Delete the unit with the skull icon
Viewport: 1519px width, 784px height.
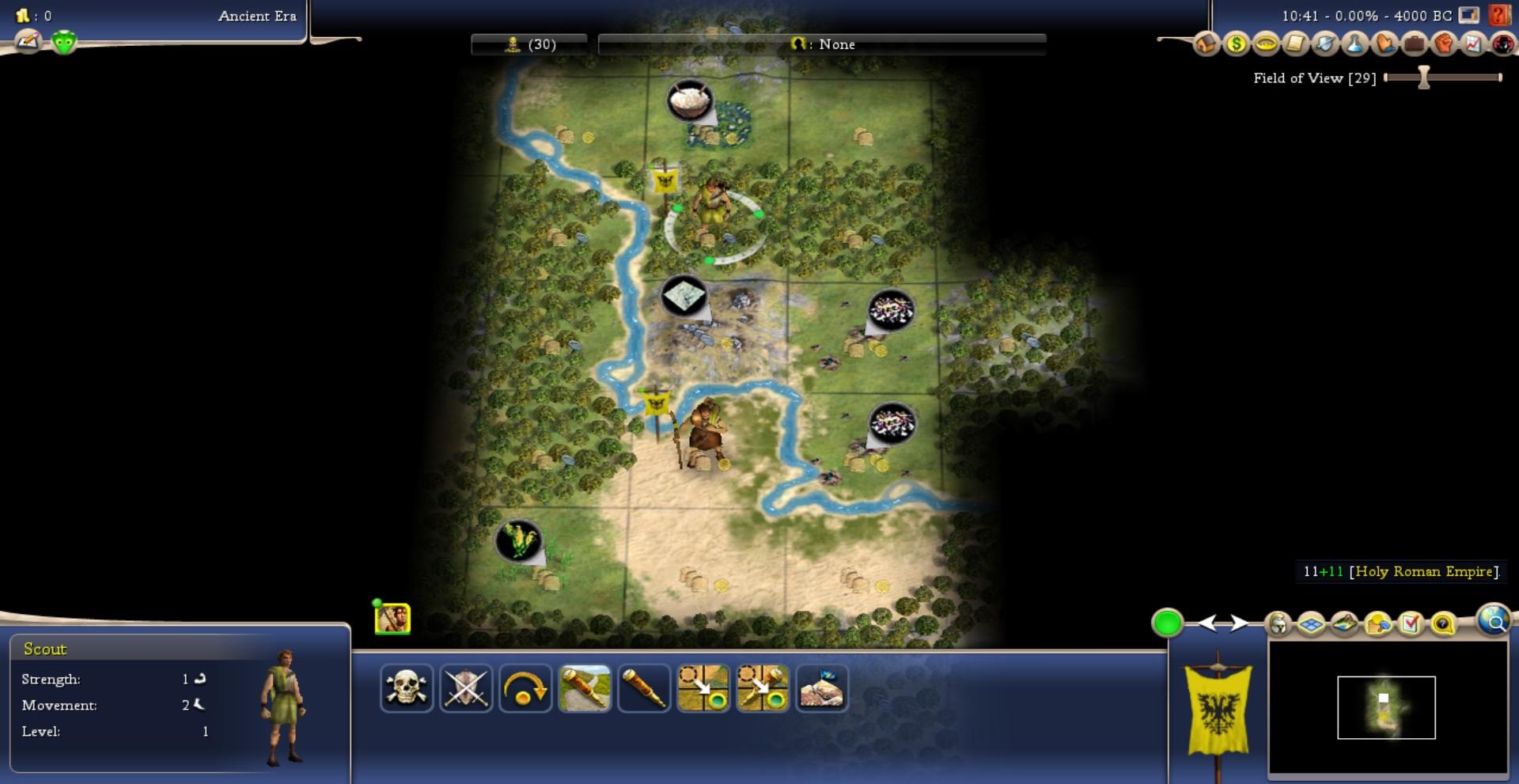[x=407, y=687]
